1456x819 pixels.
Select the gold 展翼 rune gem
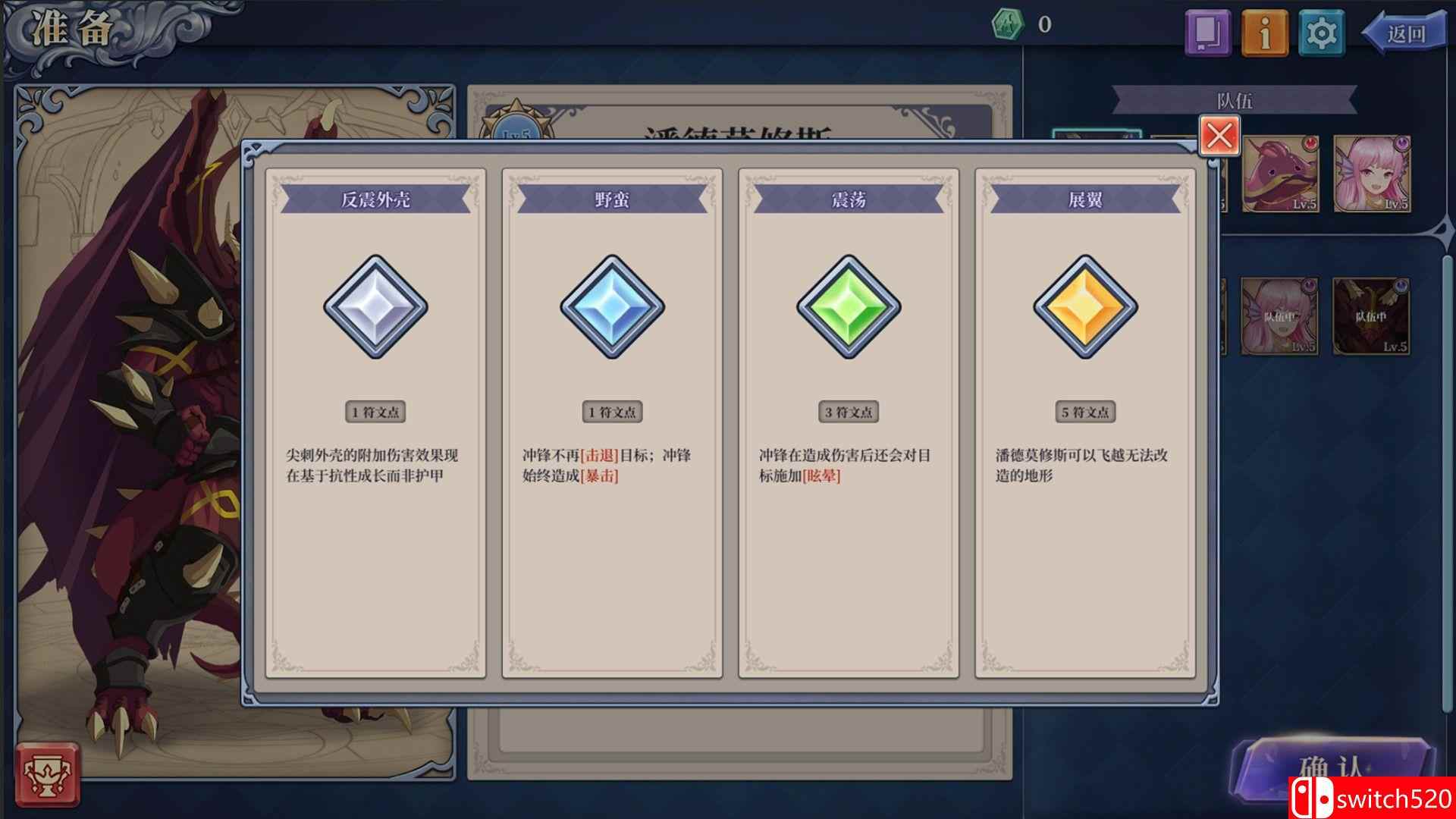1084,308
